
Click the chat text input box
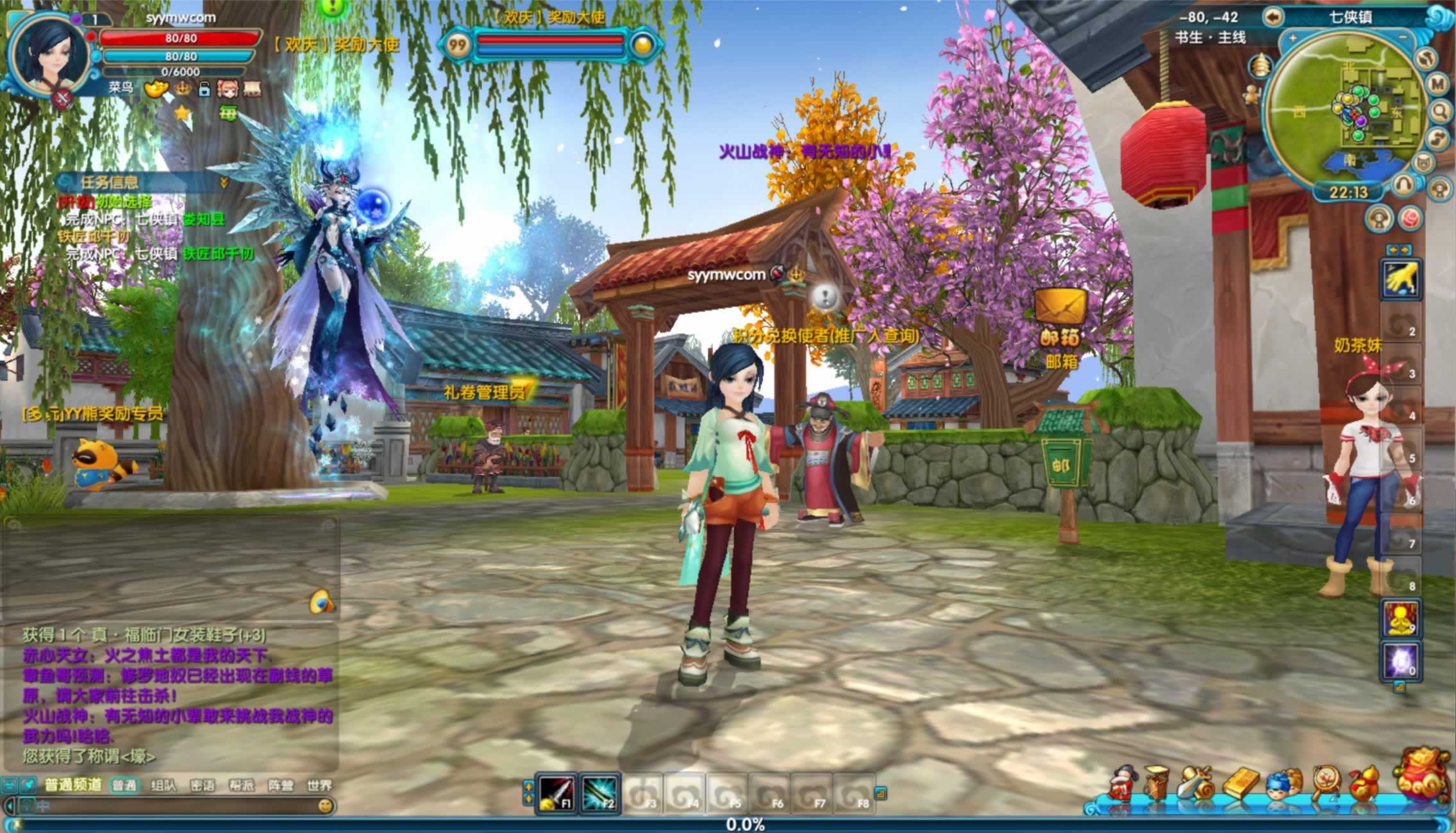pos(173,805)
